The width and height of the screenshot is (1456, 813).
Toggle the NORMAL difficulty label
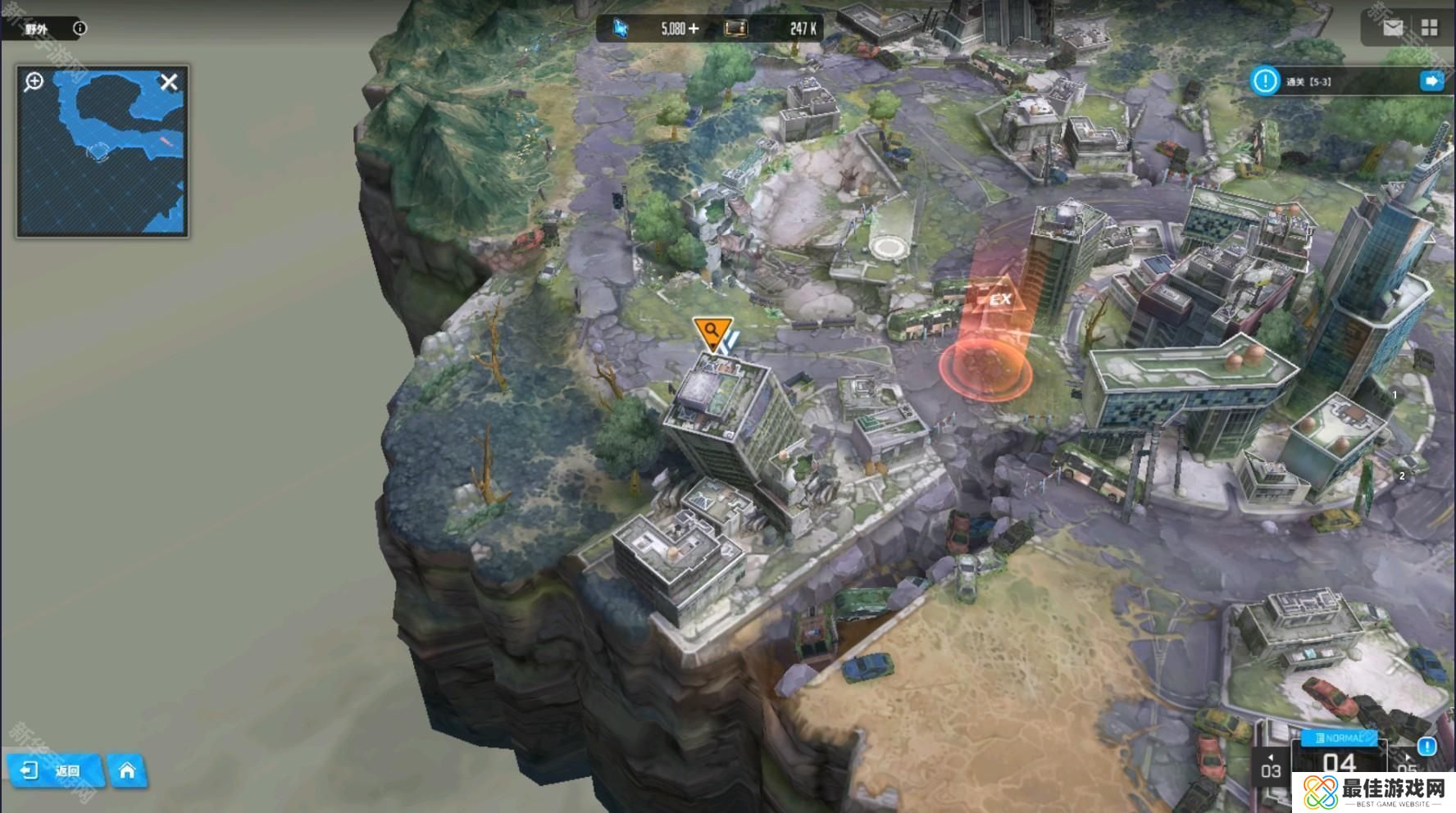(1340, 738)
